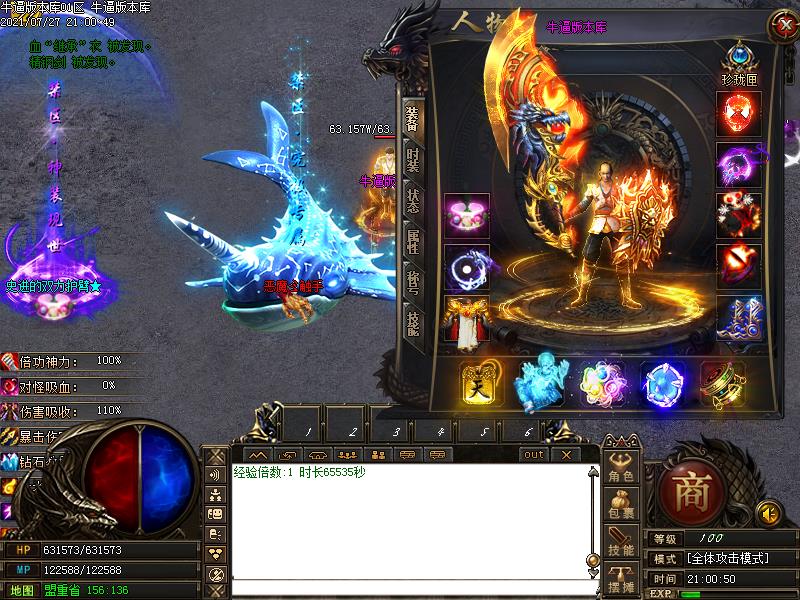Select the red-robed costume slot
The width and height of the screenshot is (800, 600).
click(466, 321)
